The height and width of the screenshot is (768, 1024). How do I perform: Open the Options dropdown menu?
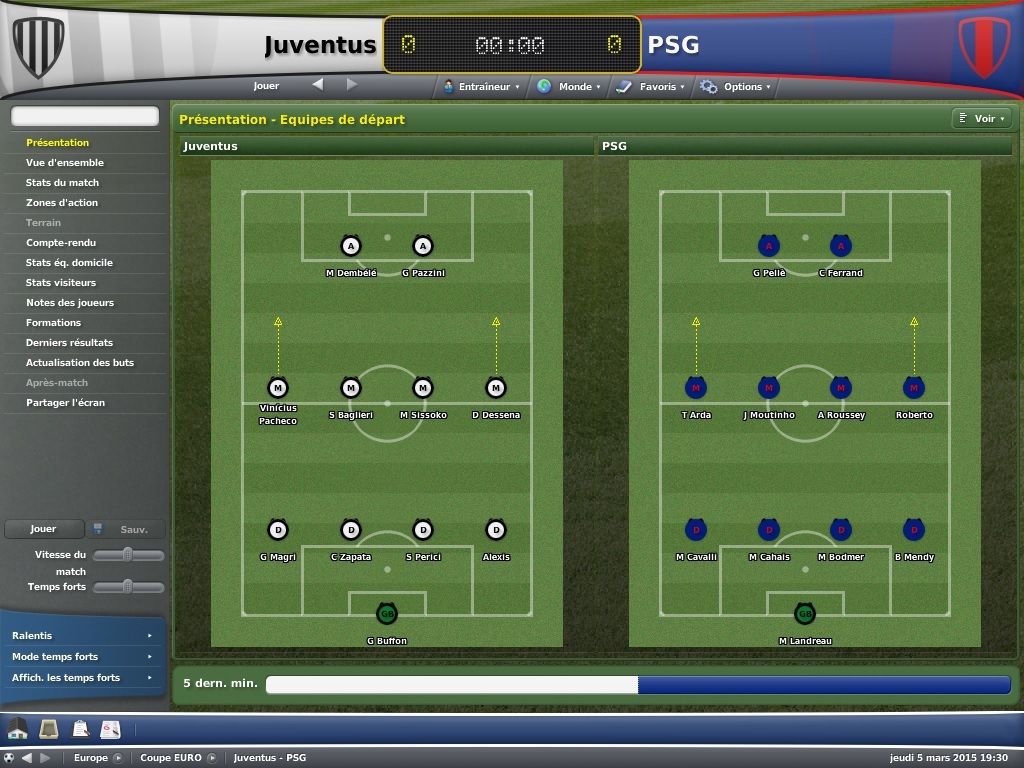[x=736, y=87]
